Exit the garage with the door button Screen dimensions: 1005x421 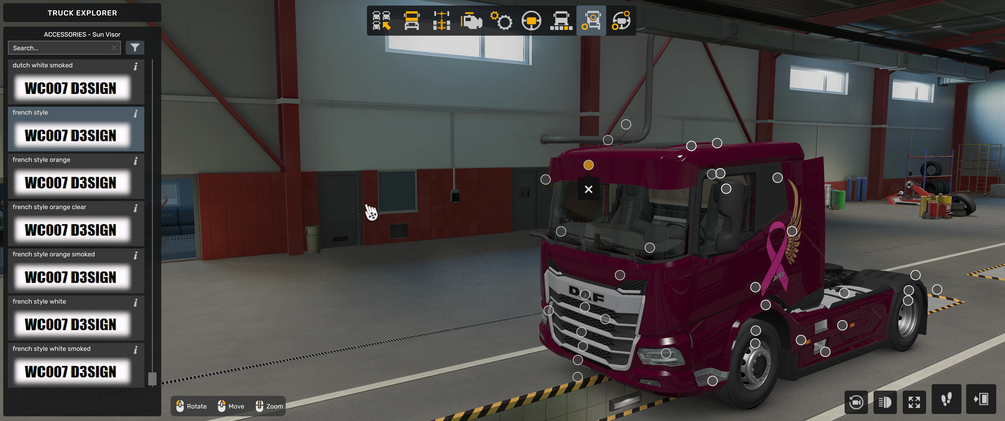pos(981,400)
